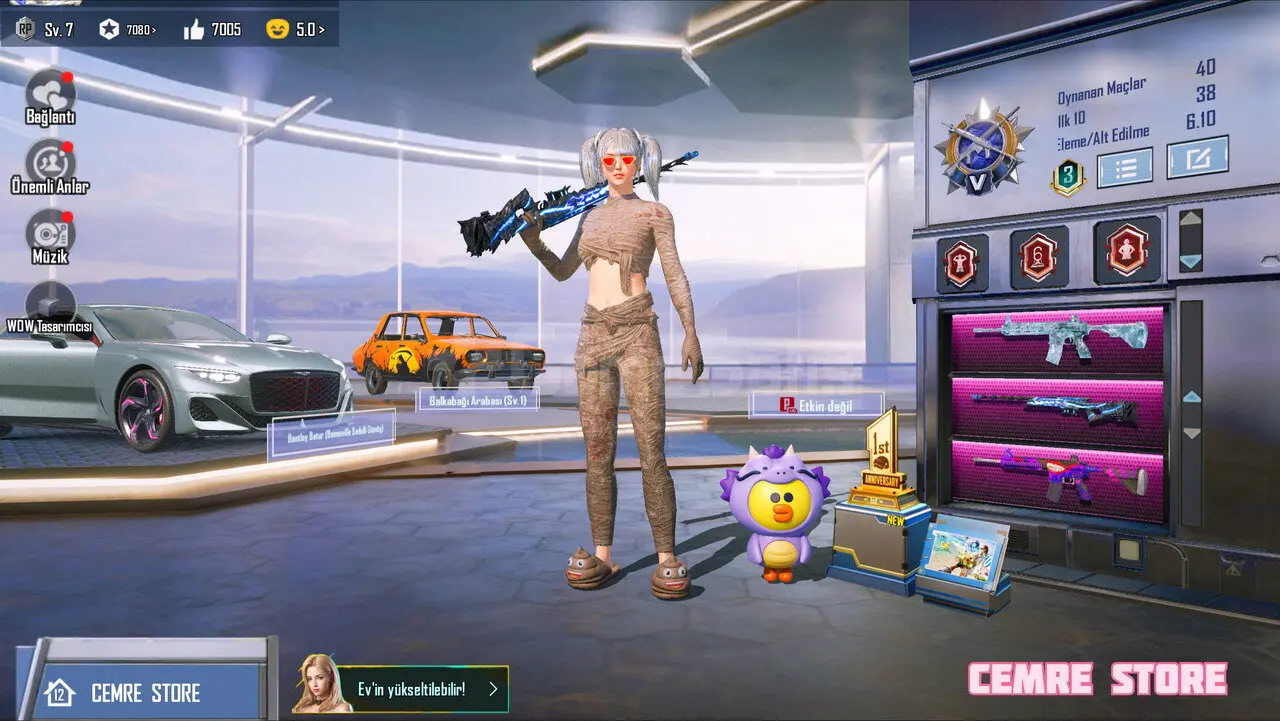This screenshot has height=721, width=1280.
Task: Click the RP Sv. 7 badge
Action: click(45, 29)
